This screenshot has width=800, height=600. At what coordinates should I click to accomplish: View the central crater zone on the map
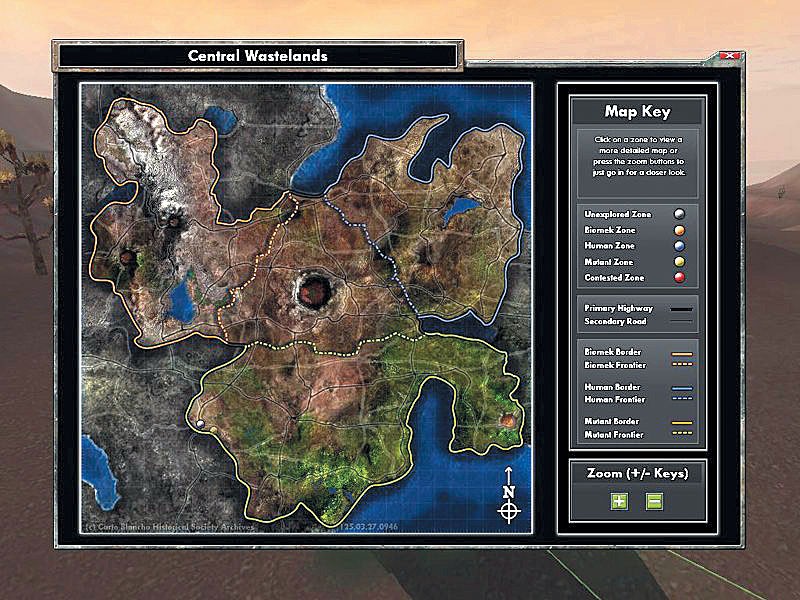[x=314, y=291]
